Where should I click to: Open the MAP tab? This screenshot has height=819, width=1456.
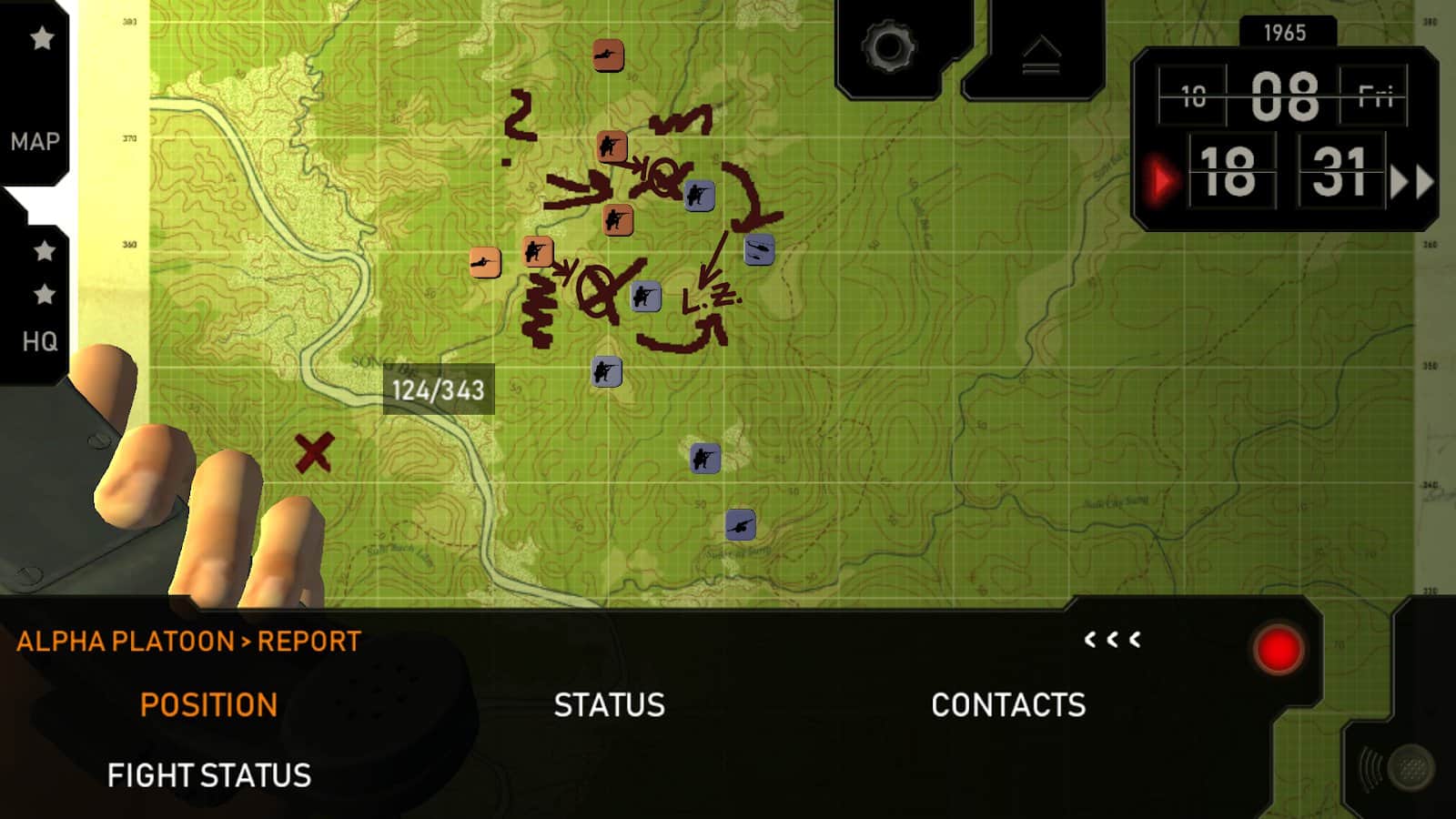(35, 141)
